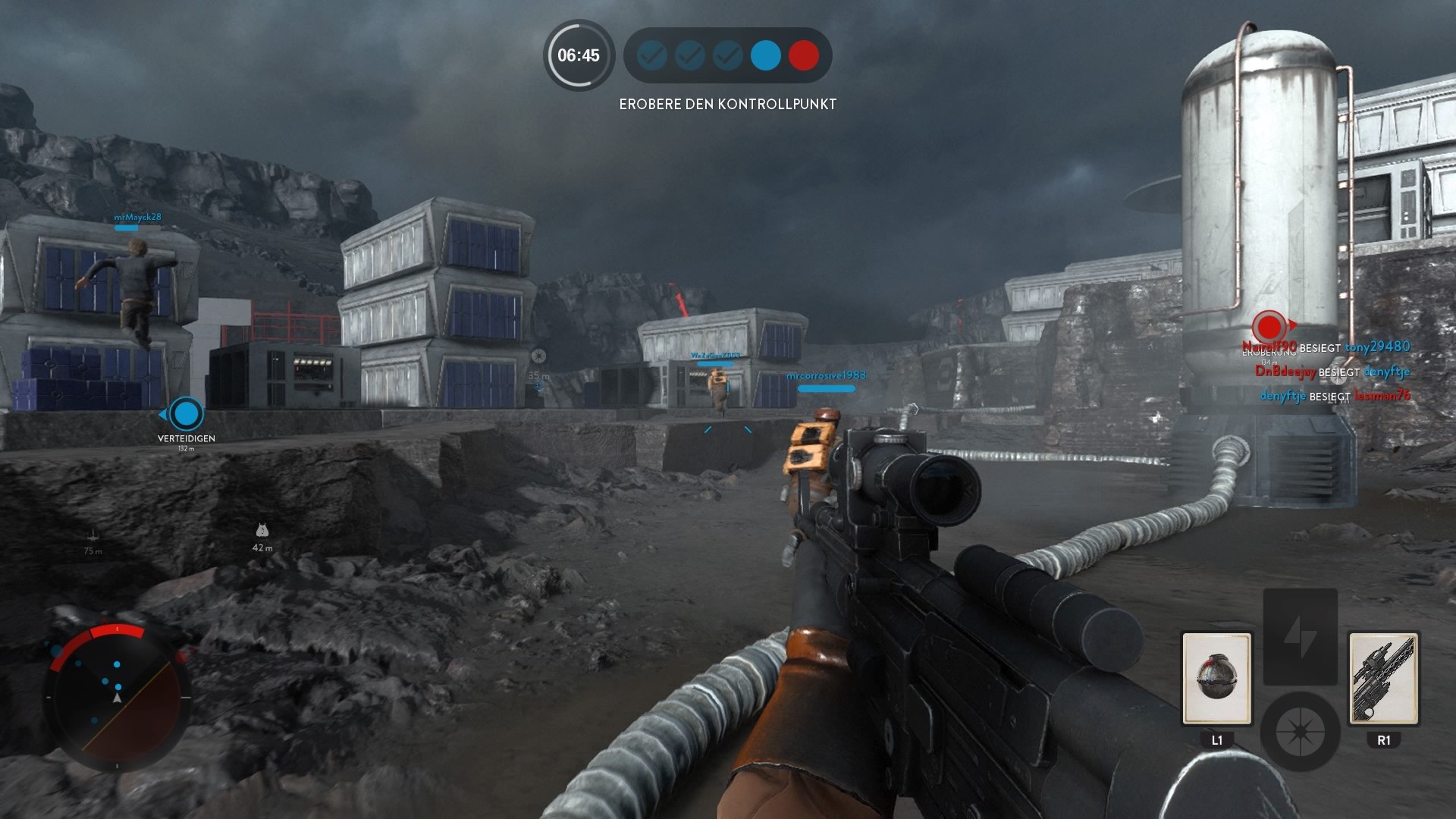
Task: Expand the third objective checkmark pip
Action: tap(727, 55)
